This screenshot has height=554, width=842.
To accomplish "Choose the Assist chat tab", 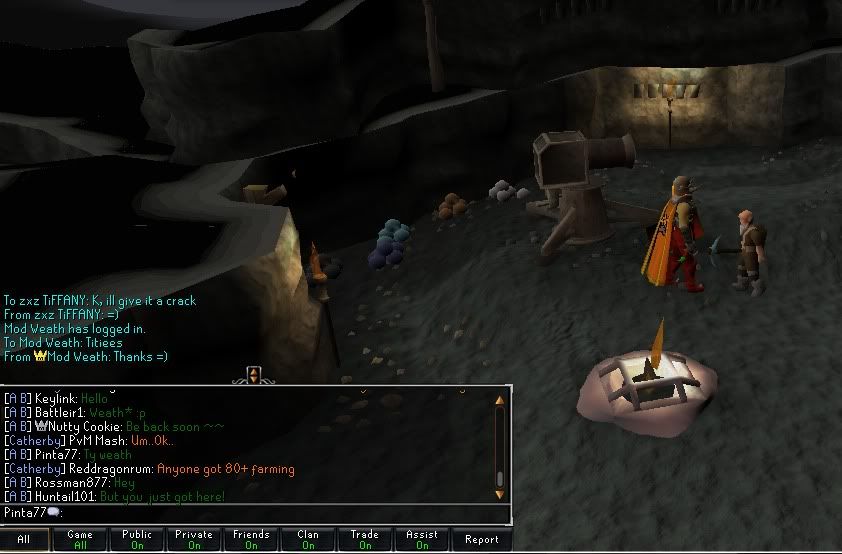I will point(422,540).
